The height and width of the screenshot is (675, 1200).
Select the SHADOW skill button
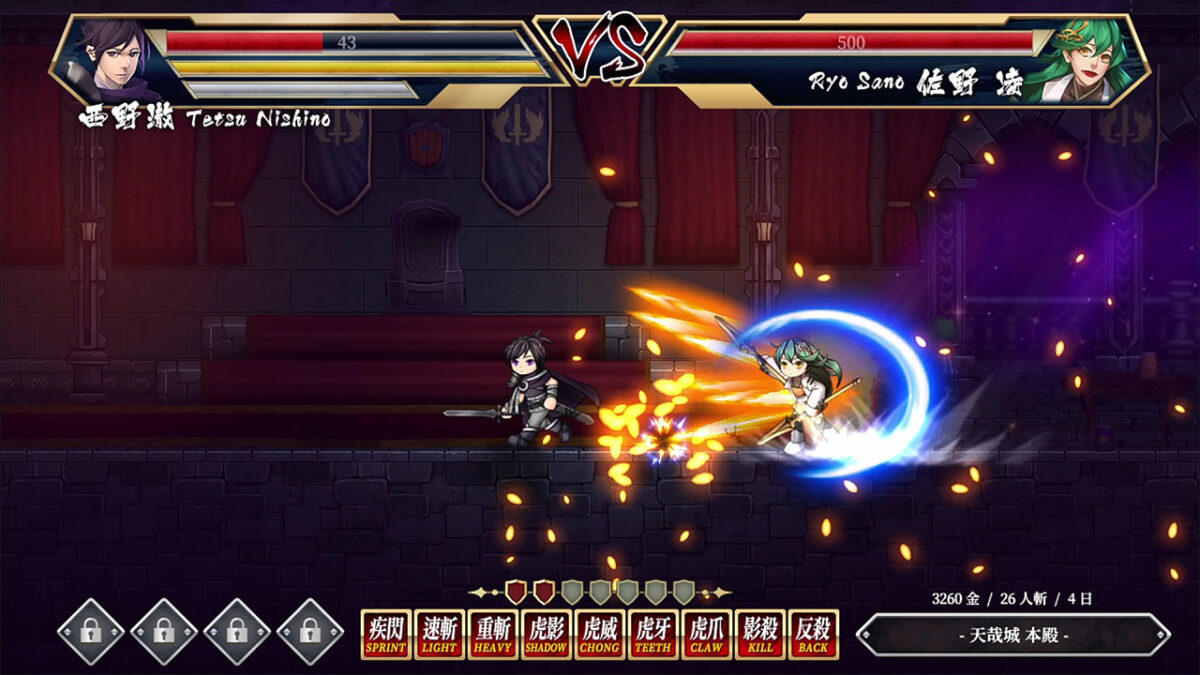[546, 634]
